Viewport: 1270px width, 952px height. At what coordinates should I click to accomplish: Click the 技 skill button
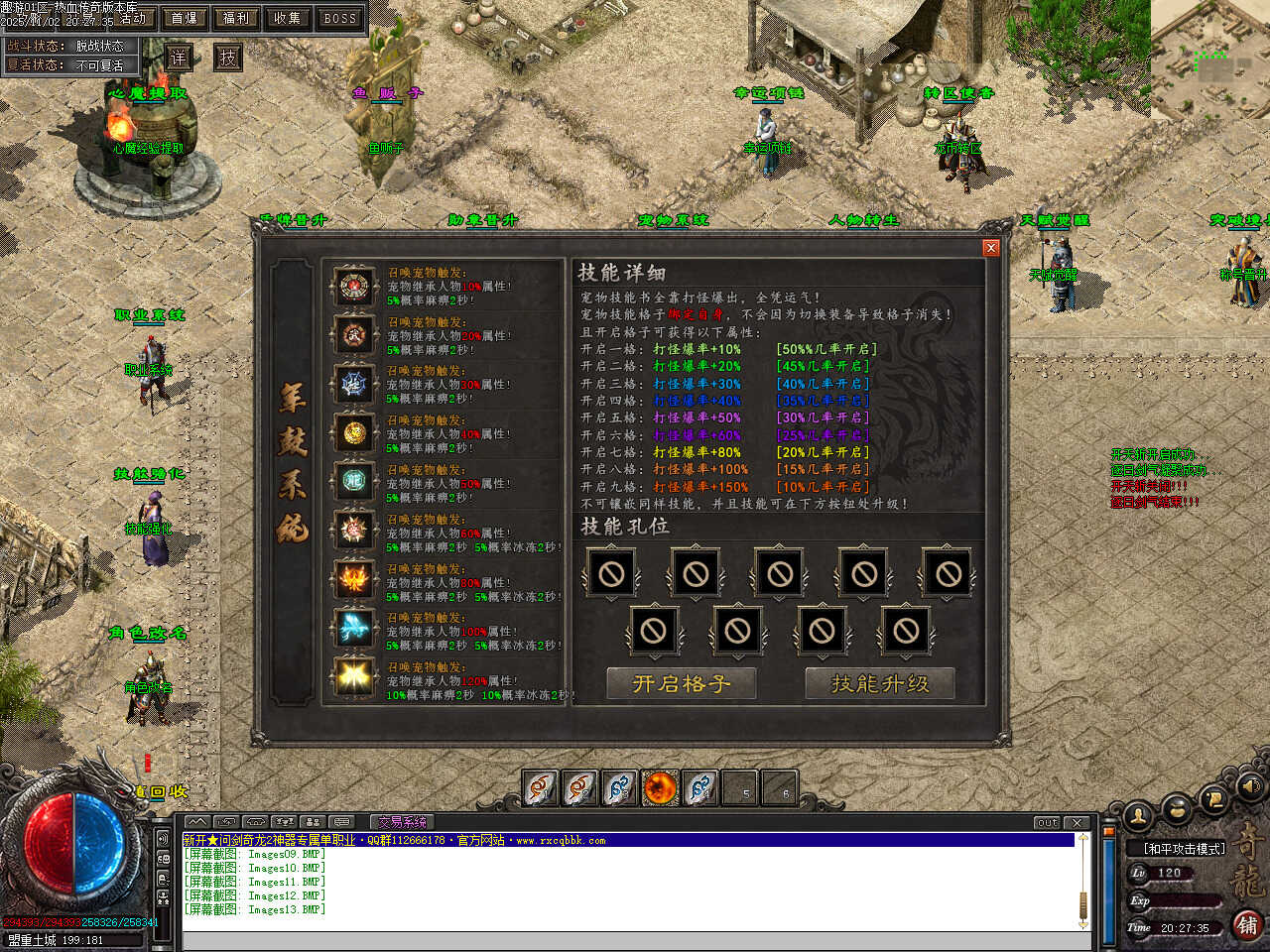click(x=228, y=57)
